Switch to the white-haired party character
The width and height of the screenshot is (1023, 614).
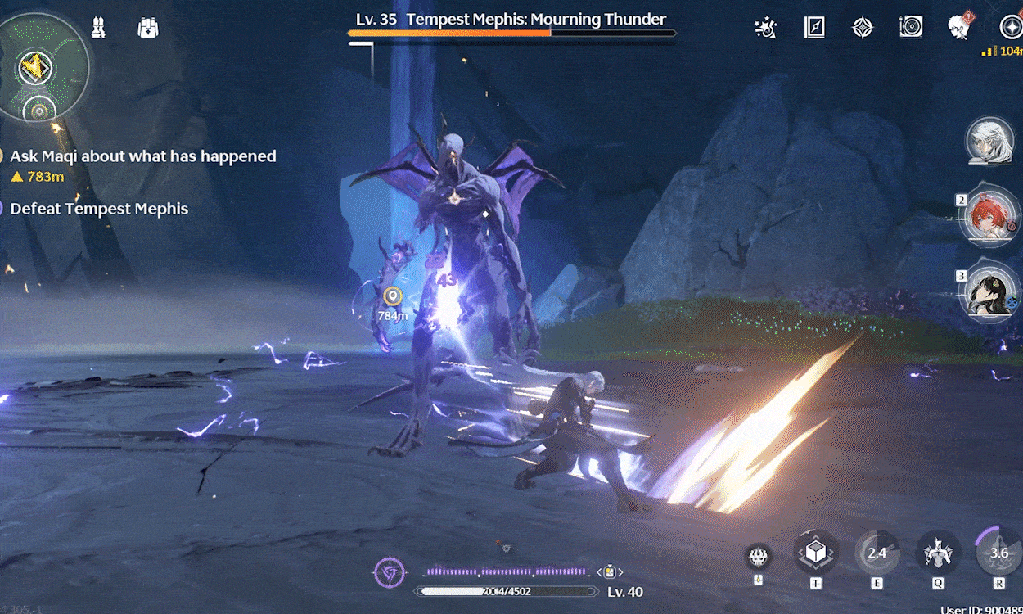tap(988, 141)
